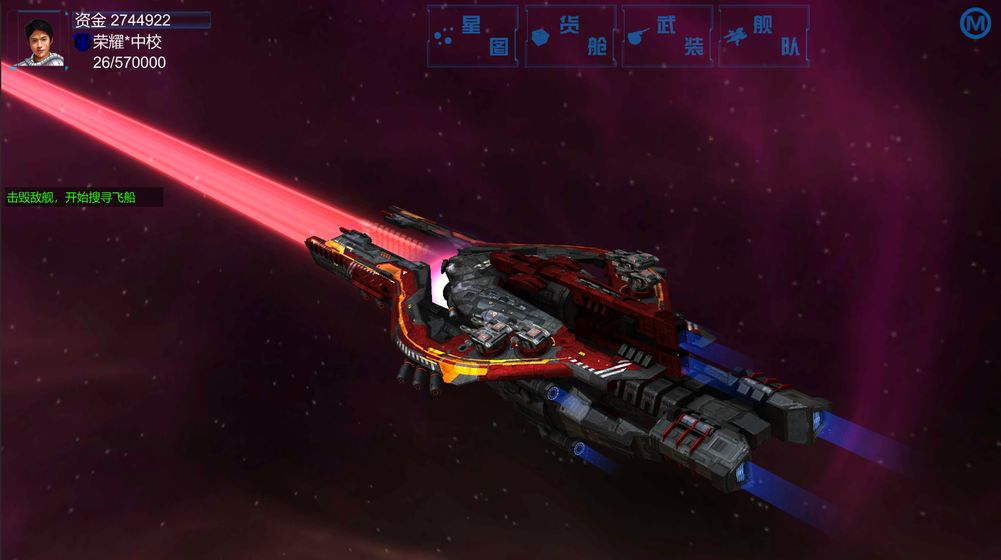Open the 星图 star map menu
Screen dimensions: 1001x560
473,36
